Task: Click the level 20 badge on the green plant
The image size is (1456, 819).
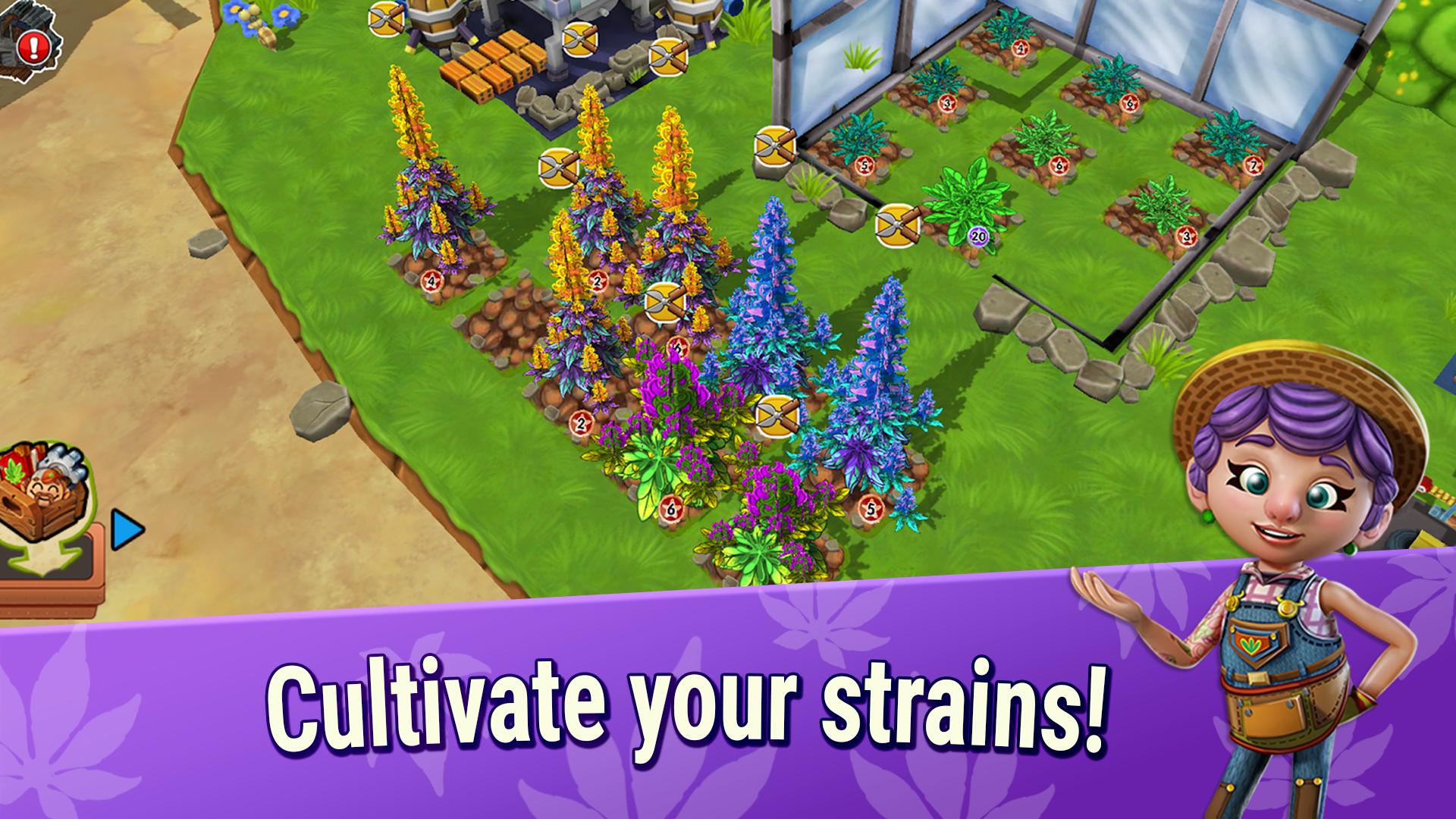Action: point(977,237)
